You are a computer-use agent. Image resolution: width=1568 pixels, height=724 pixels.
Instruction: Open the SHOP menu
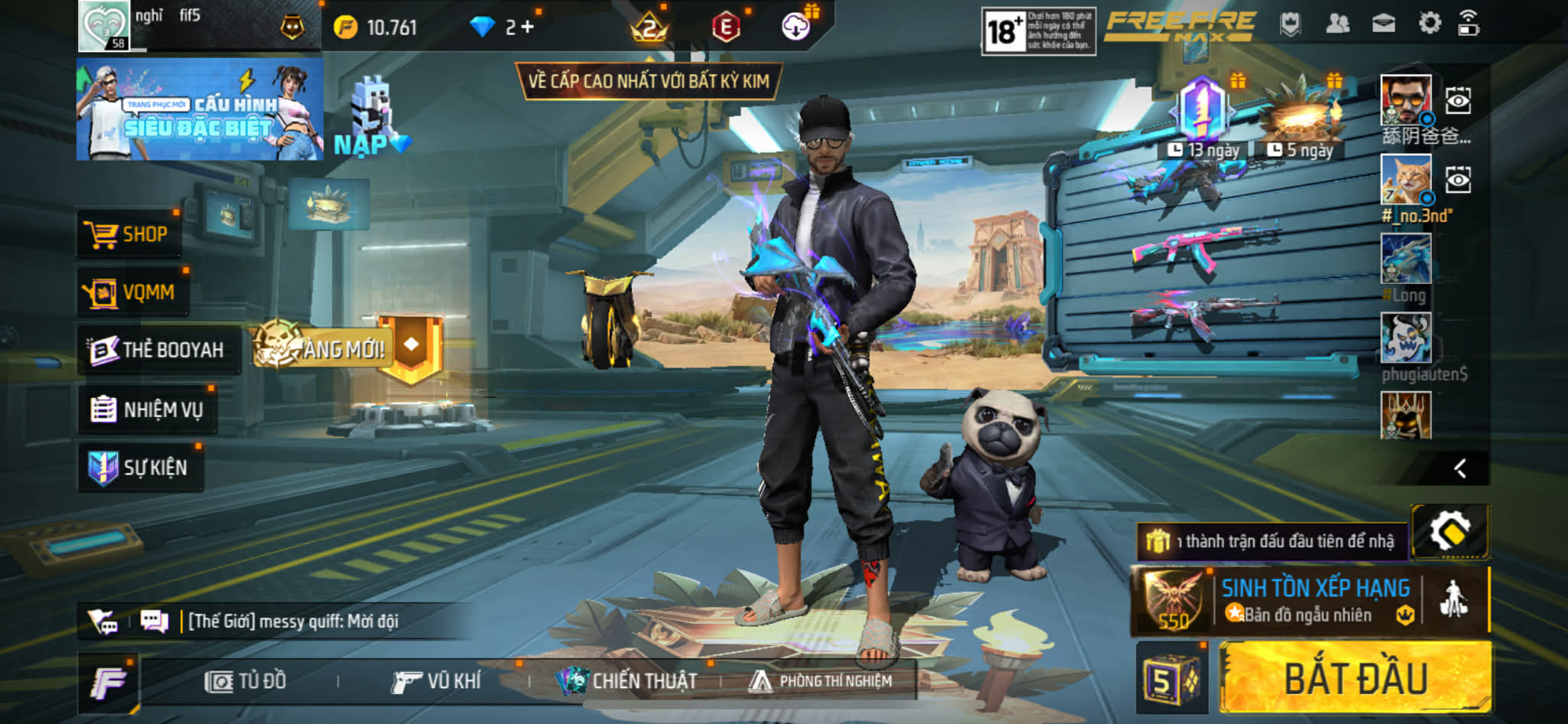click(128, 234)
